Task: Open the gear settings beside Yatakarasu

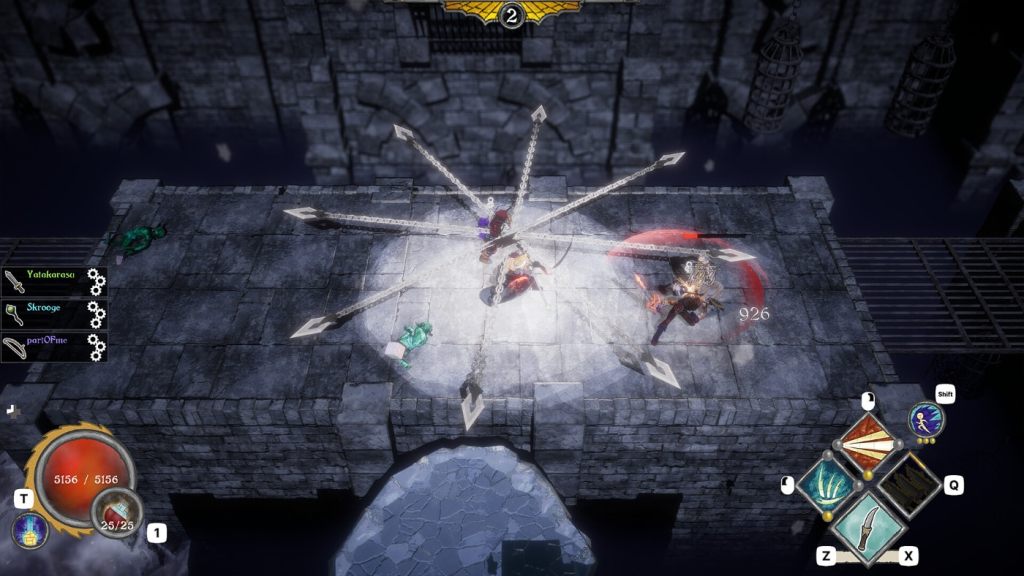Action: 96,281
